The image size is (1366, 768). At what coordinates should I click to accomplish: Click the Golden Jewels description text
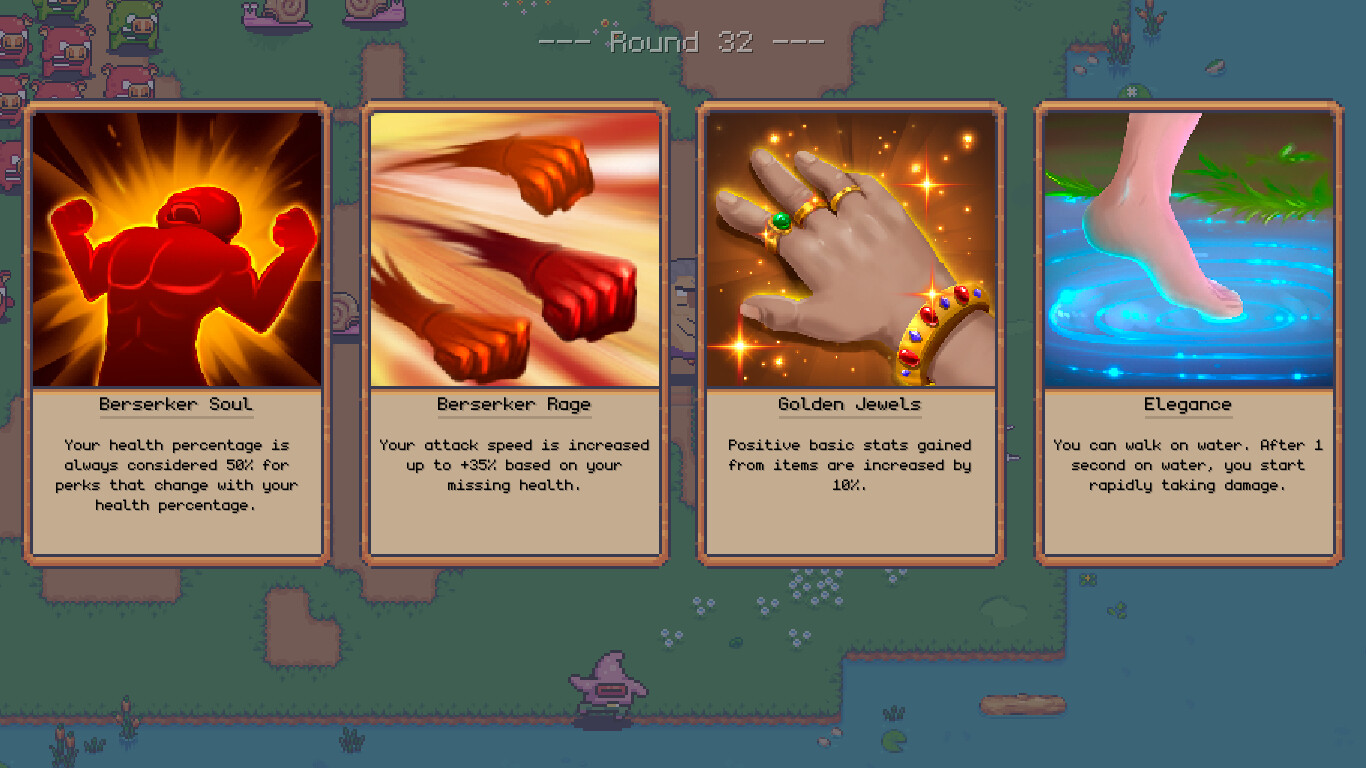[849, 465]
